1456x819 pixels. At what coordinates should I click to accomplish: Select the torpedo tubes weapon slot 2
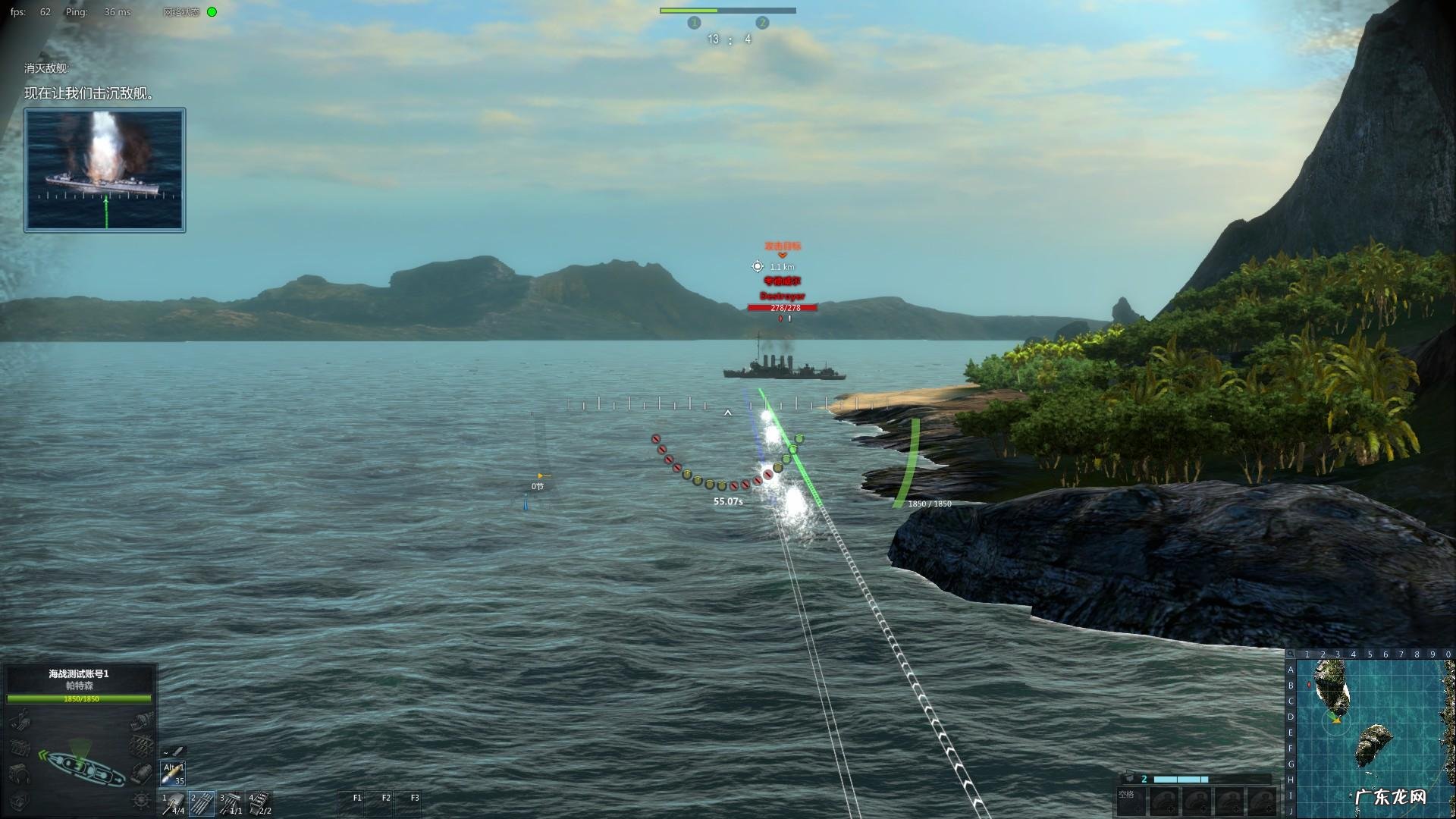(x=202, y=803)
